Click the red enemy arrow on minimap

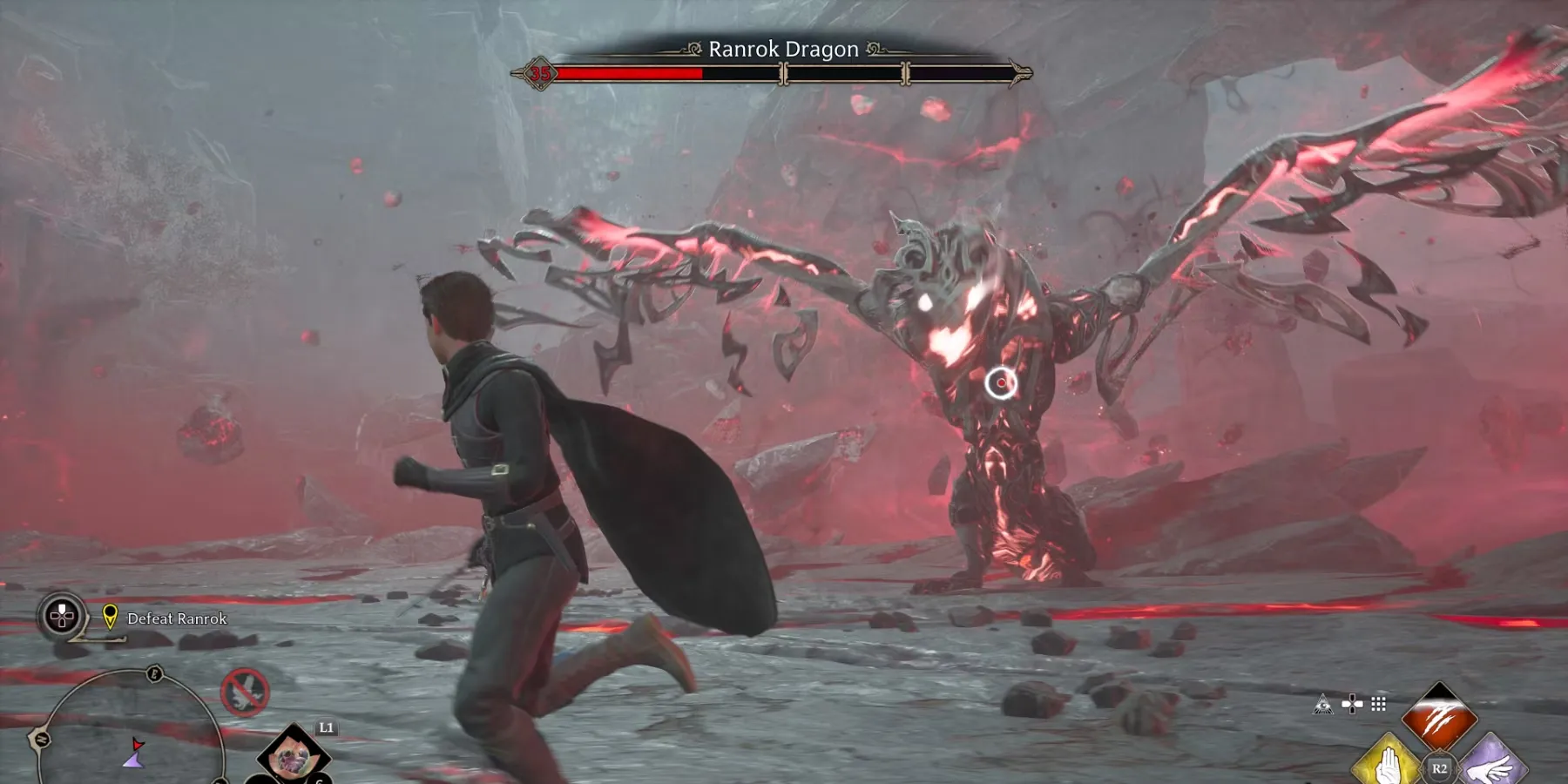(137, 745)
